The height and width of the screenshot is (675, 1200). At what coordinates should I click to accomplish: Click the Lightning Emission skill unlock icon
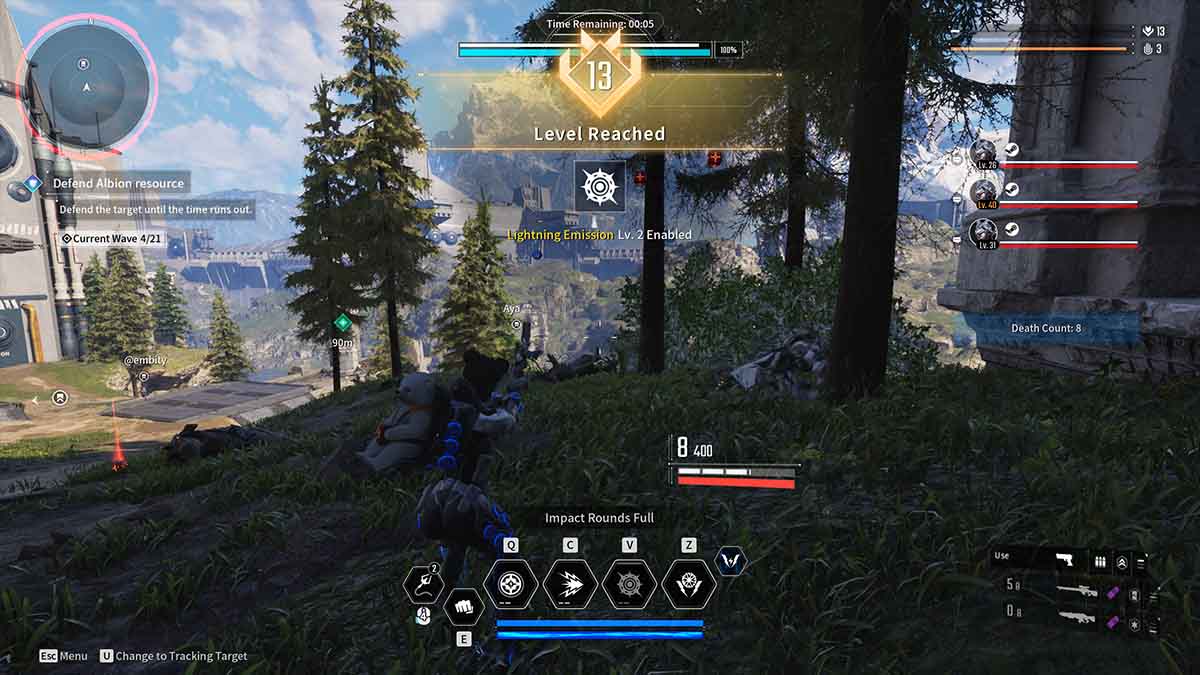click(600, 187)
